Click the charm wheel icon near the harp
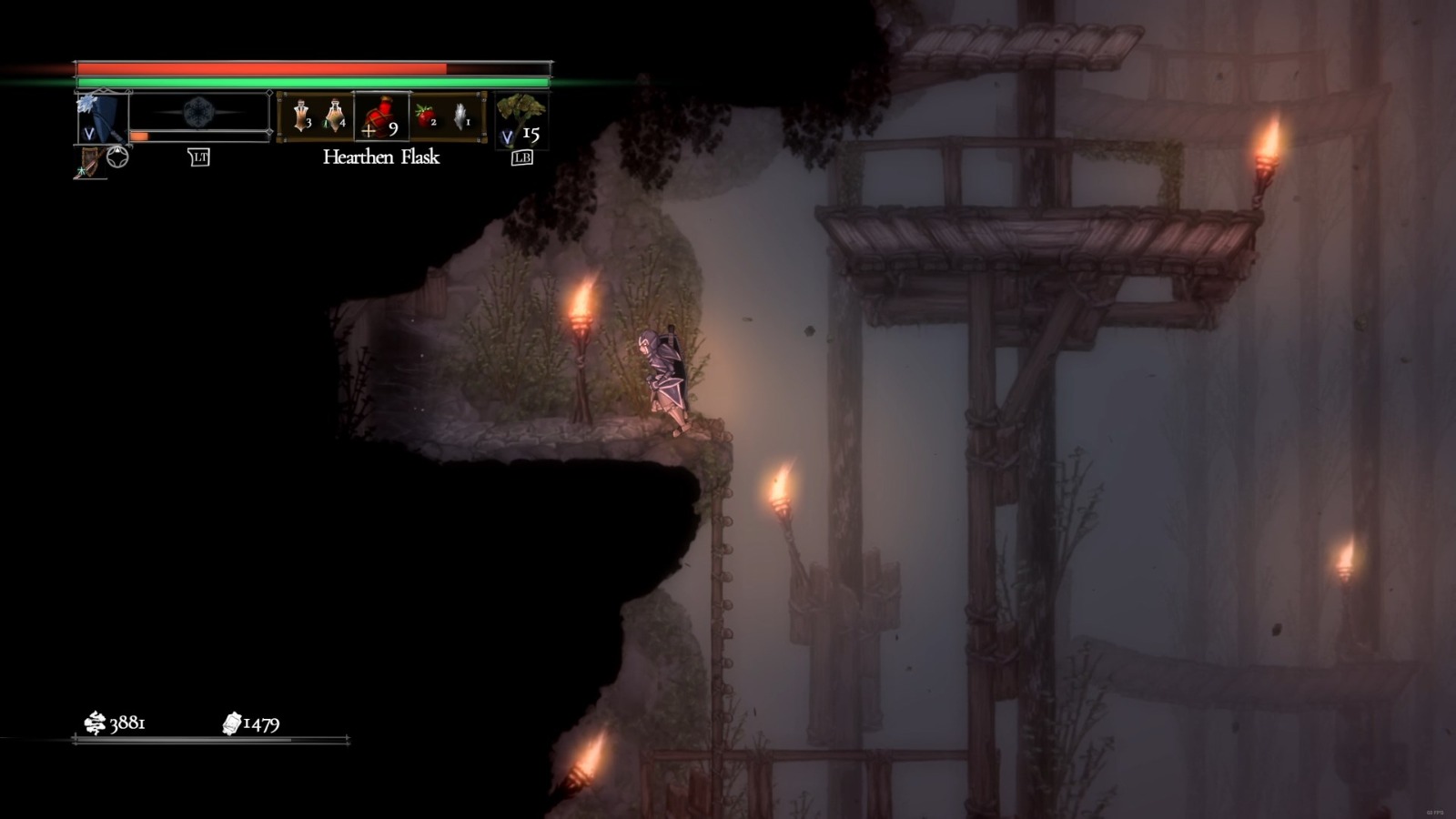Screen dimensions: 1456x819 (118, 155)
